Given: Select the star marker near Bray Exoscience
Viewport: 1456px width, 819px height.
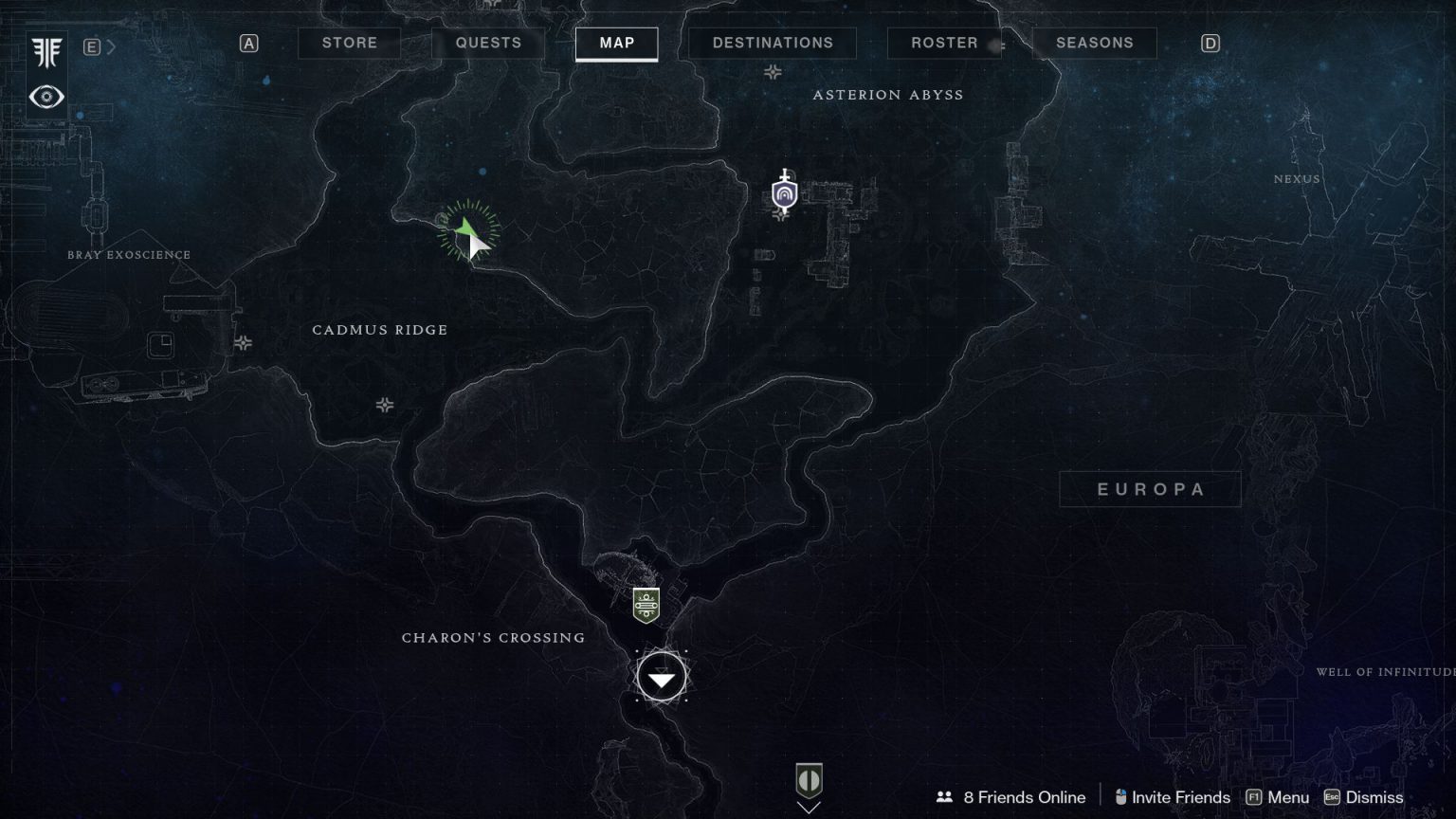Looking at the screenshot, I should point(244,342).
